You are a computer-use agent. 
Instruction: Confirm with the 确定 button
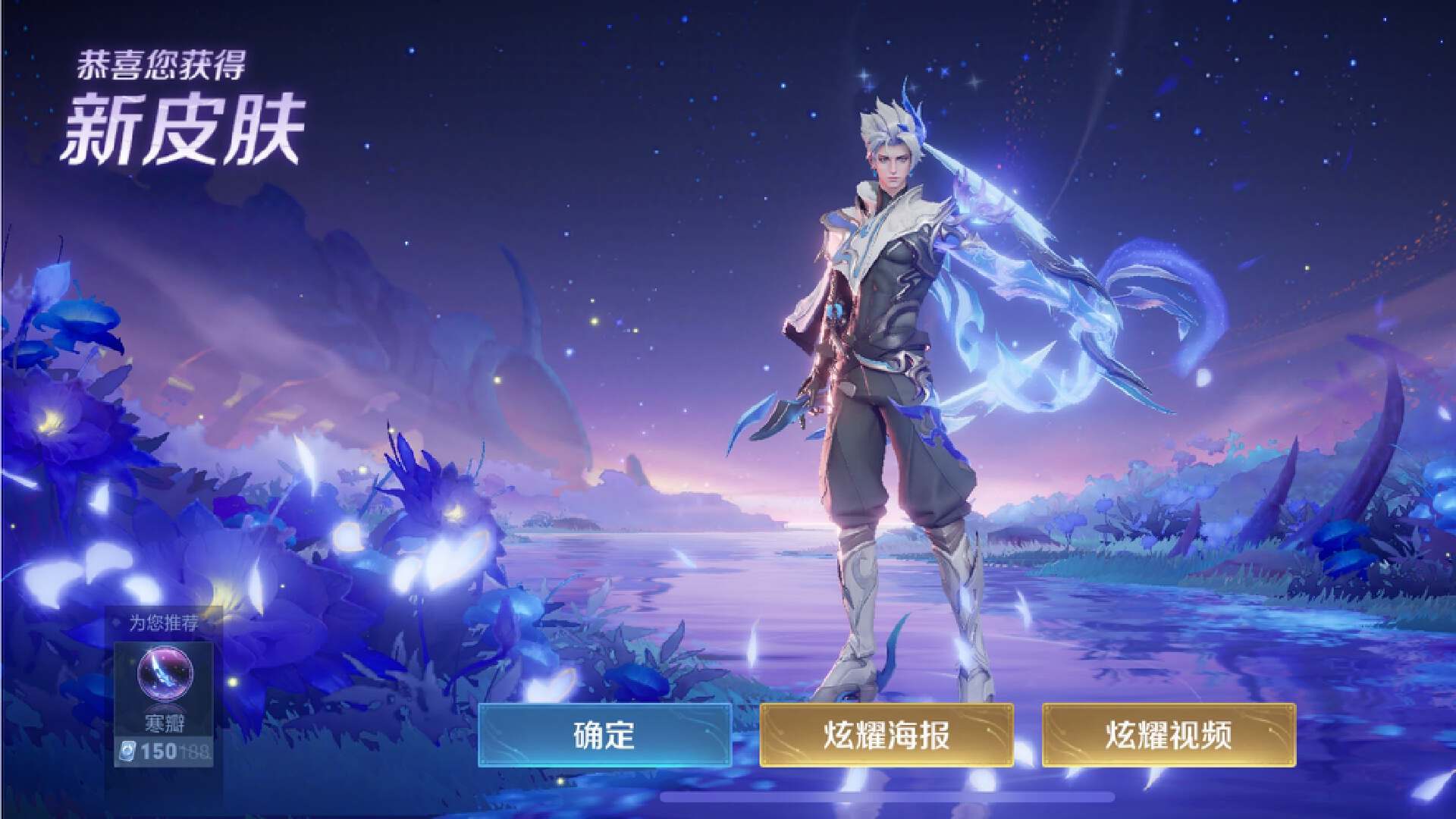(x=604, y=735)
